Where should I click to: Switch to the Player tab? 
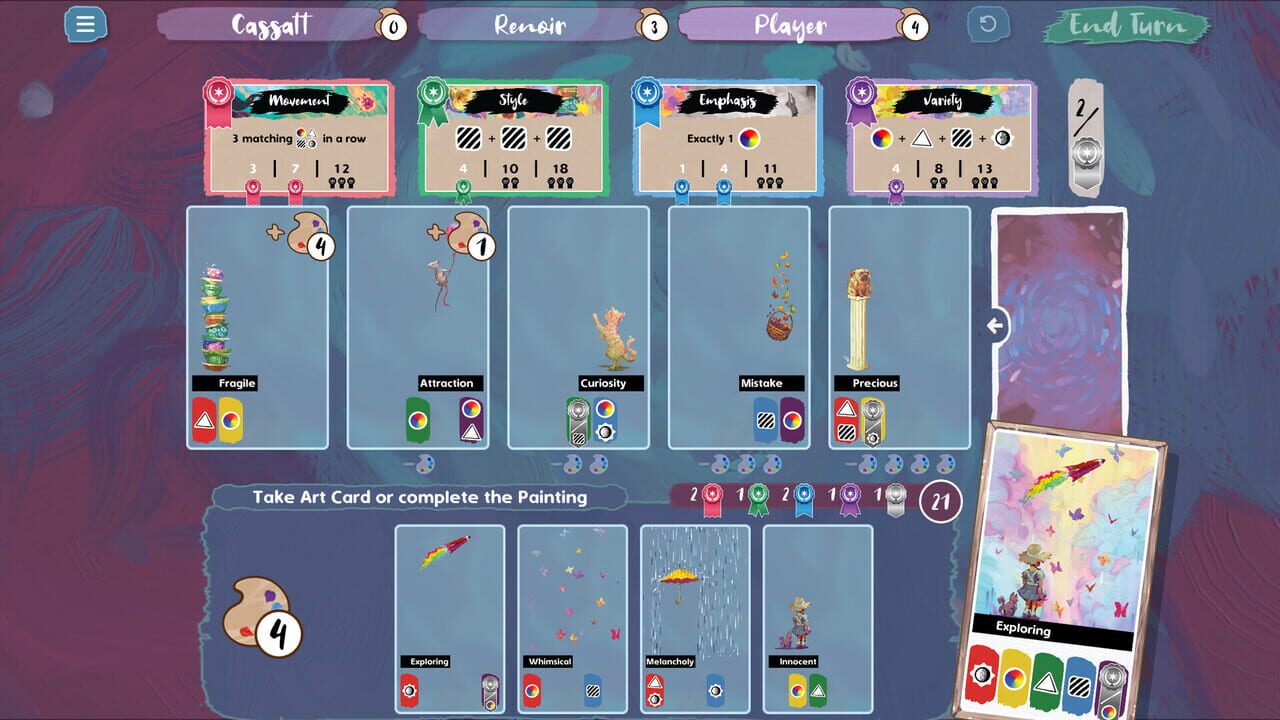point(791,25)
